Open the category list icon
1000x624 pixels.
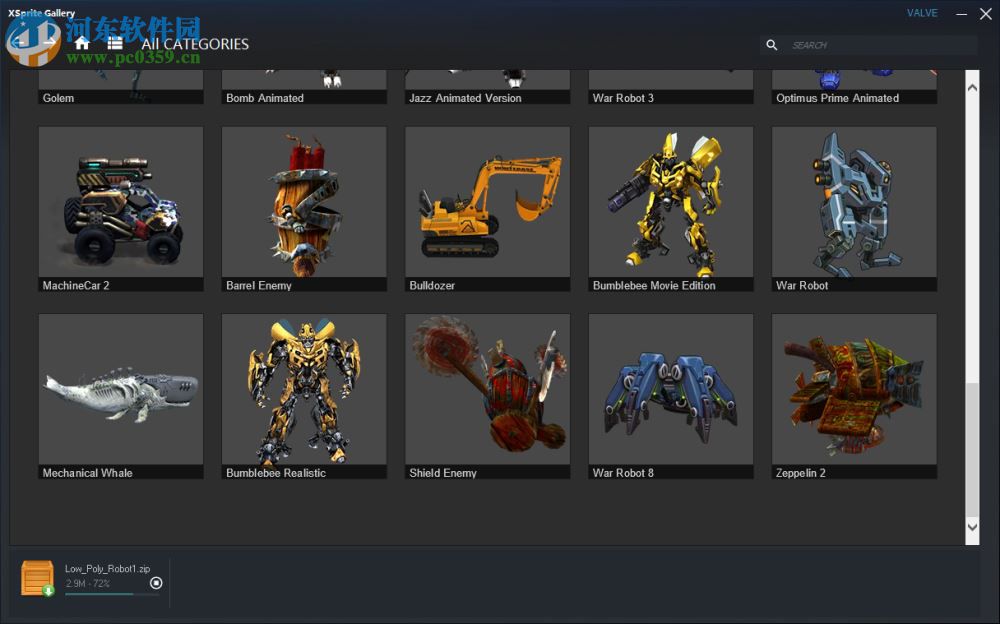tap(115, 43)
